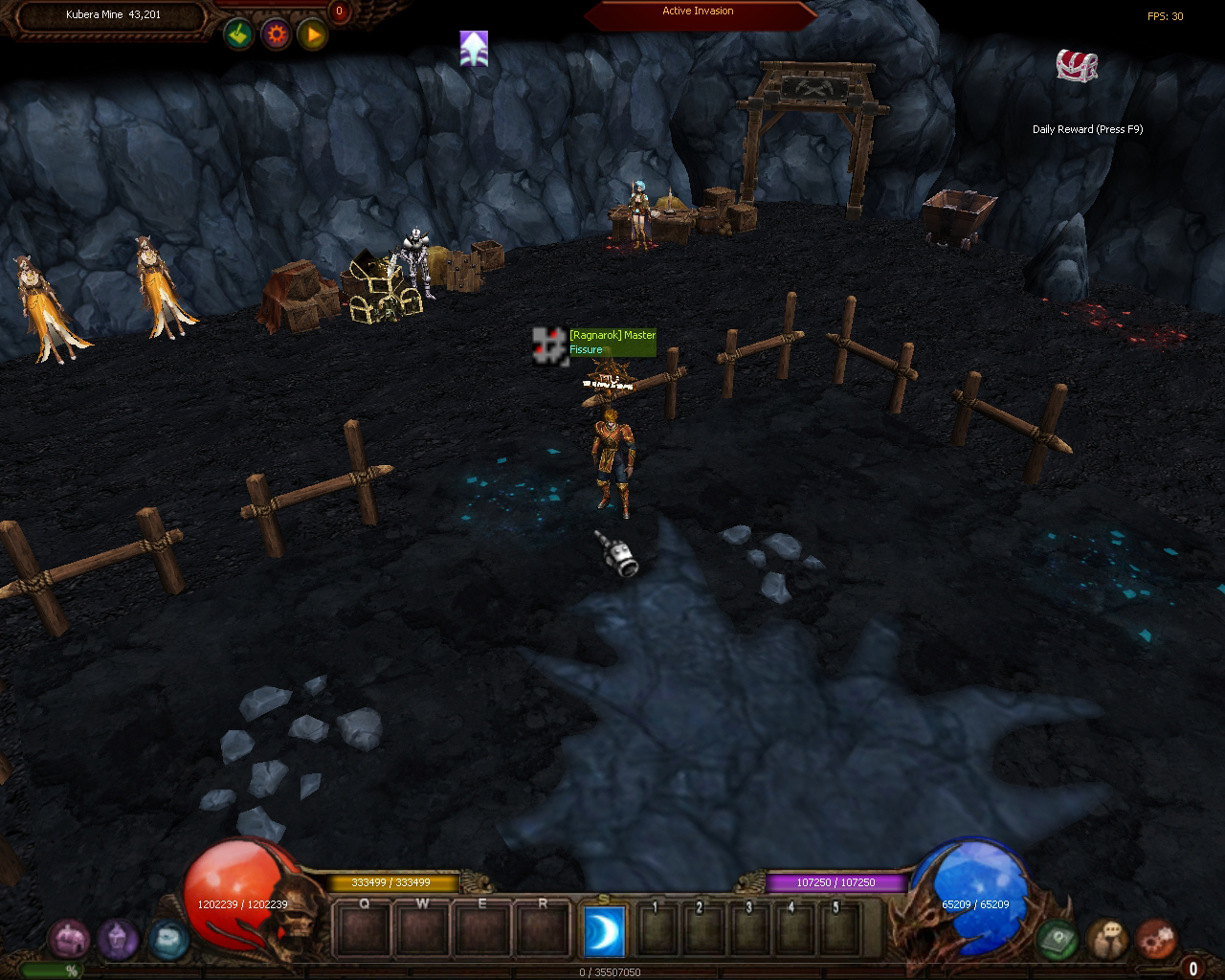
Task: Open the red gears settings button
Action: tap(1156, 940)
